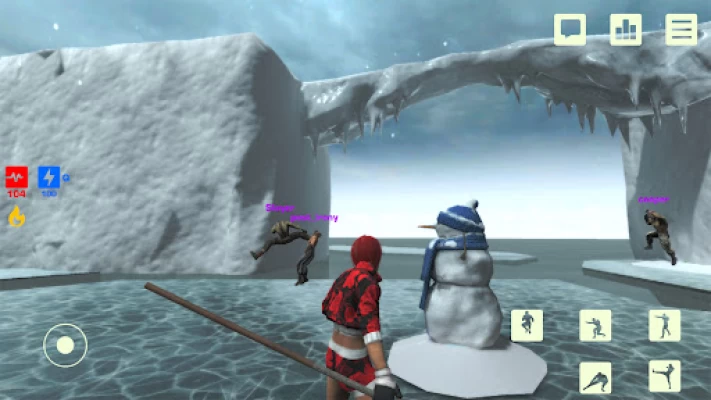Use the crouching punch move
The height and width of the screenshot is (400, 711).
click(x=595, y=325)
